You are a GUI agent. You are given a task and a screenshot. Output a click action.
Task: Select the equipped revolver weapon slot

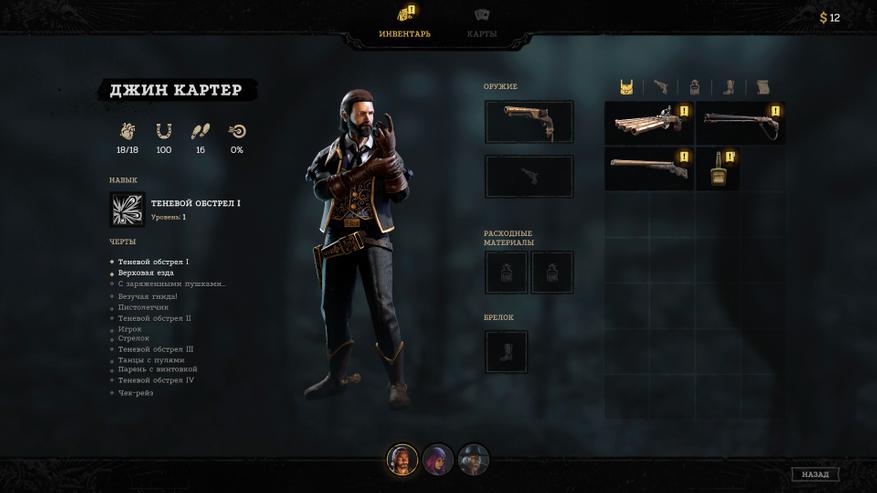tap(529, 121)
